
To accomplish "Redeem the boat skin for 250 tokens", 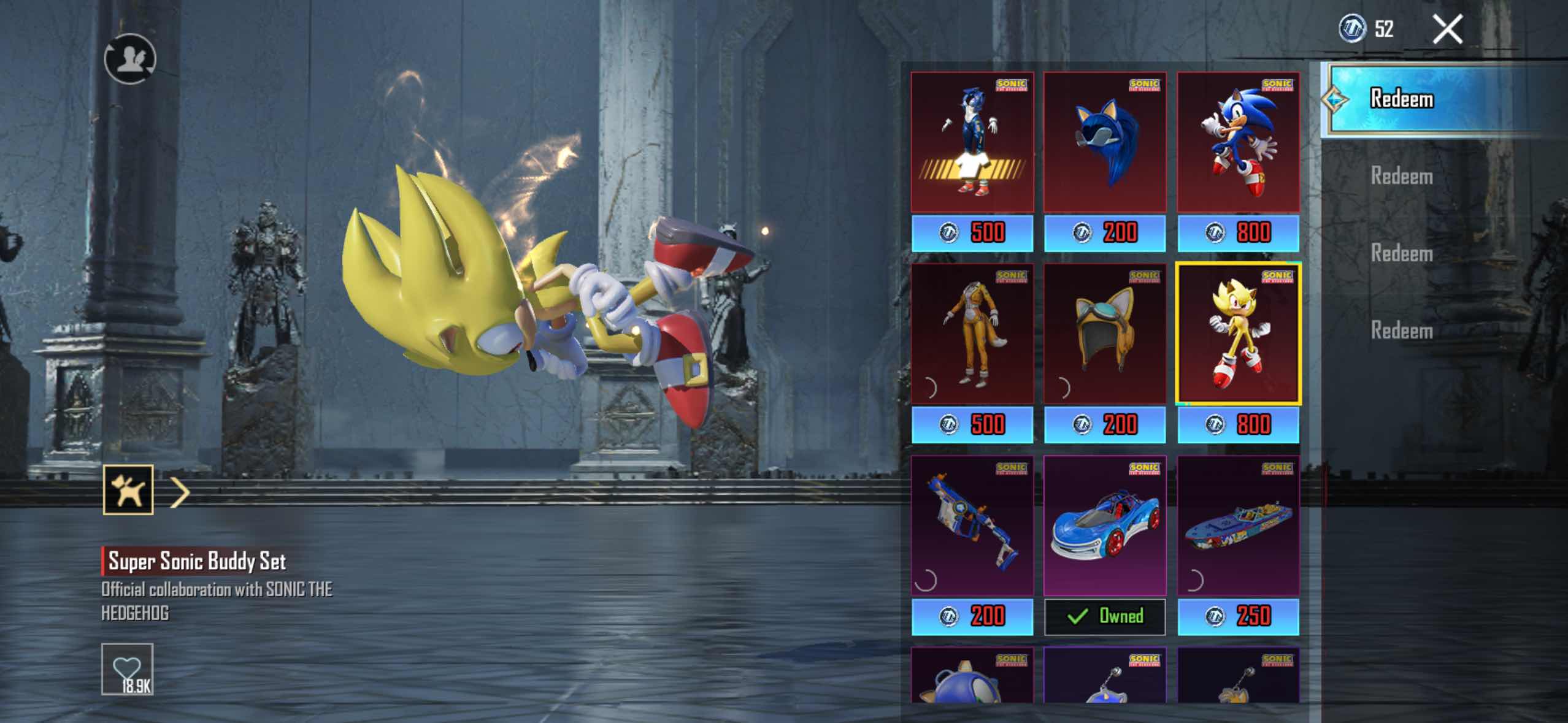I will (1237, 616).
